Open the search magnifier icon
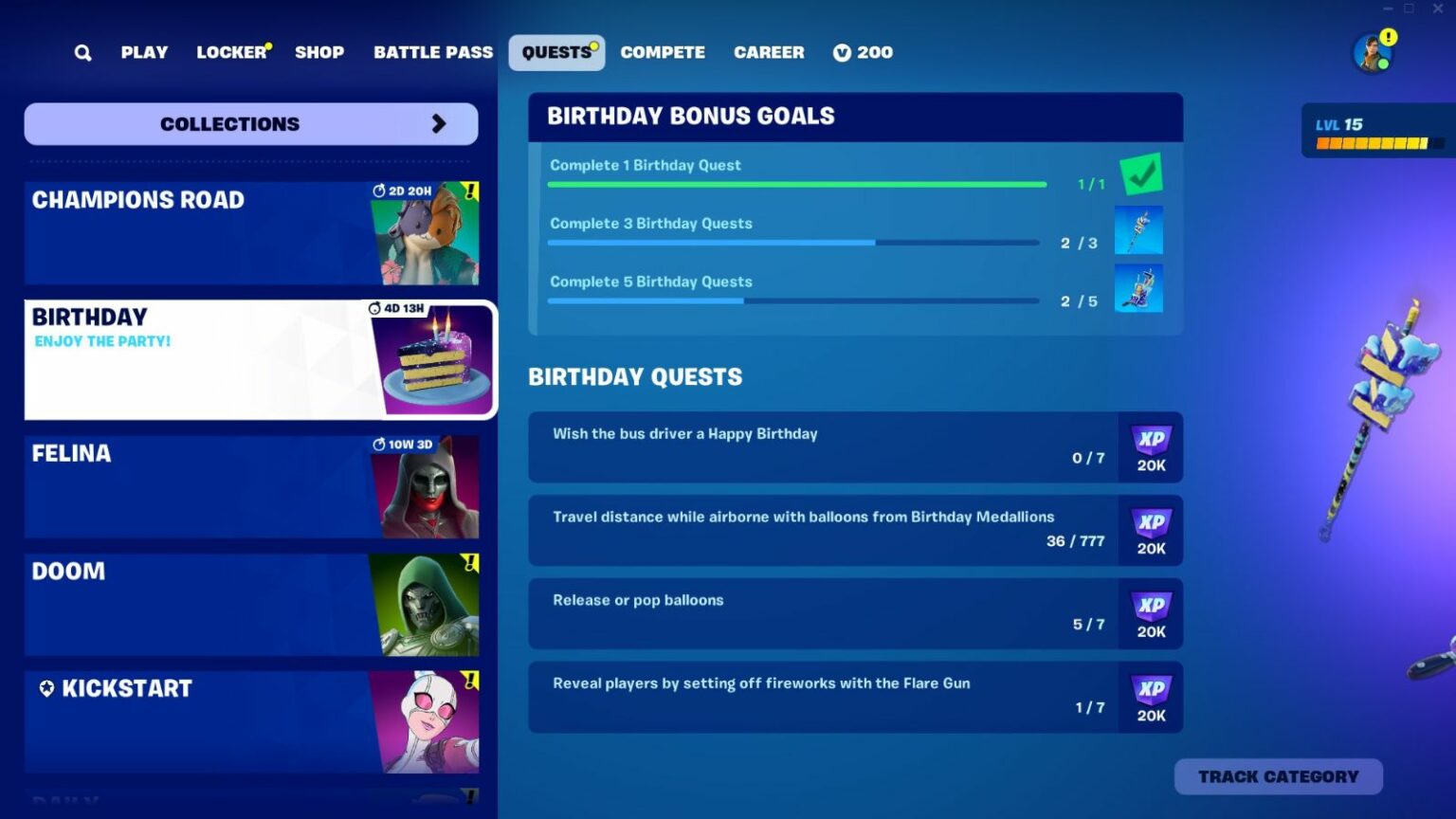Viewport: 1456px width, 819px height. pos(82,52)
